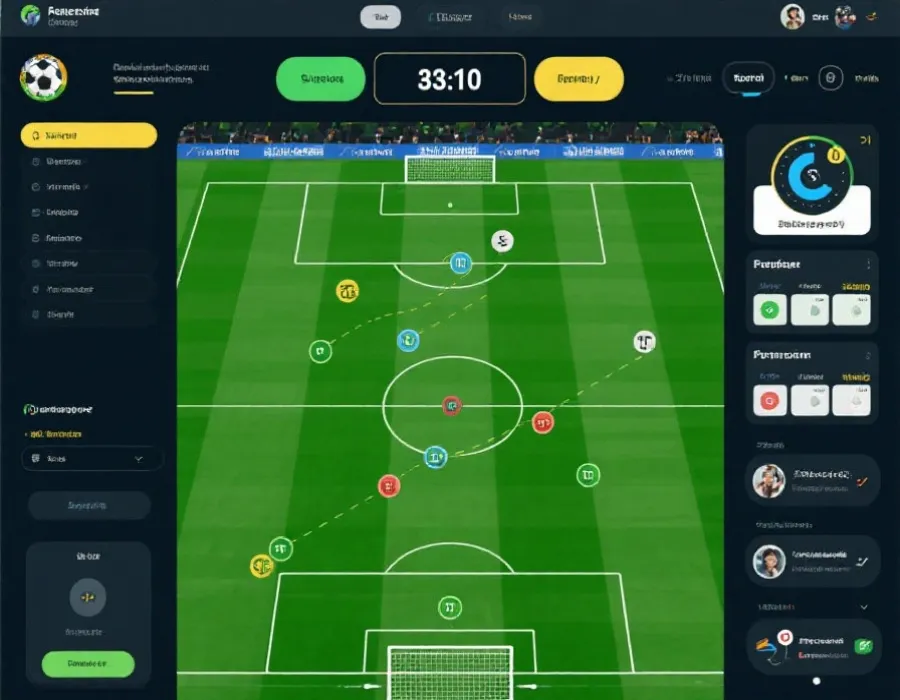Click the outlined circle icon in the header toolbar

pyautogui.click(x=830, y=78)
